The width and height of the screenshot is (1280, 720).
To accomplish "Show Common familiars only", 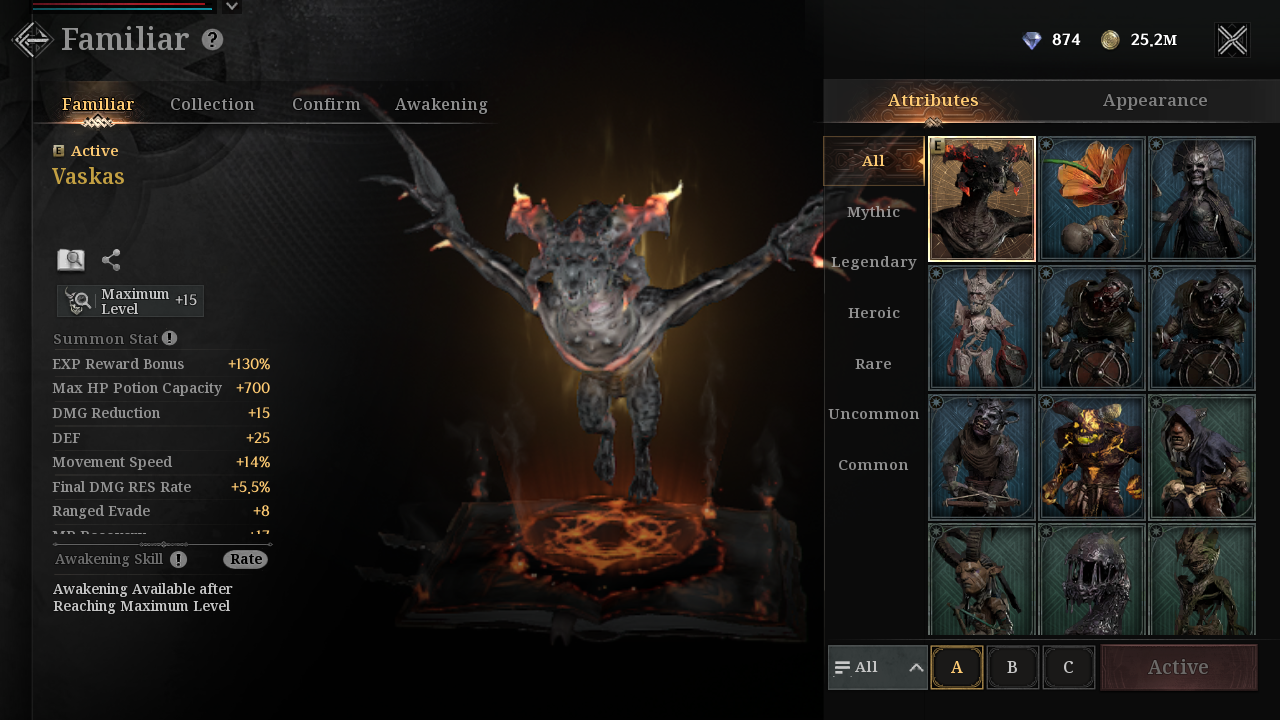I will (x=873, y=465).
